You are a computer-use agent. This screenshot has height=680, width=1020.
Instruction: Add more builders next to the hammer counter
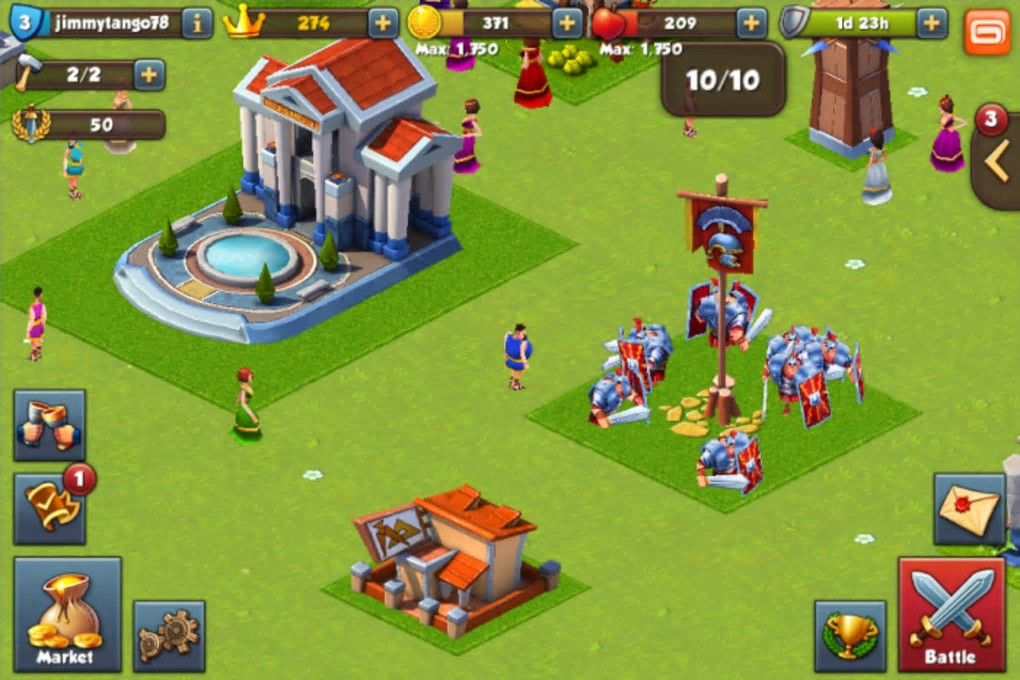(149, 75)
